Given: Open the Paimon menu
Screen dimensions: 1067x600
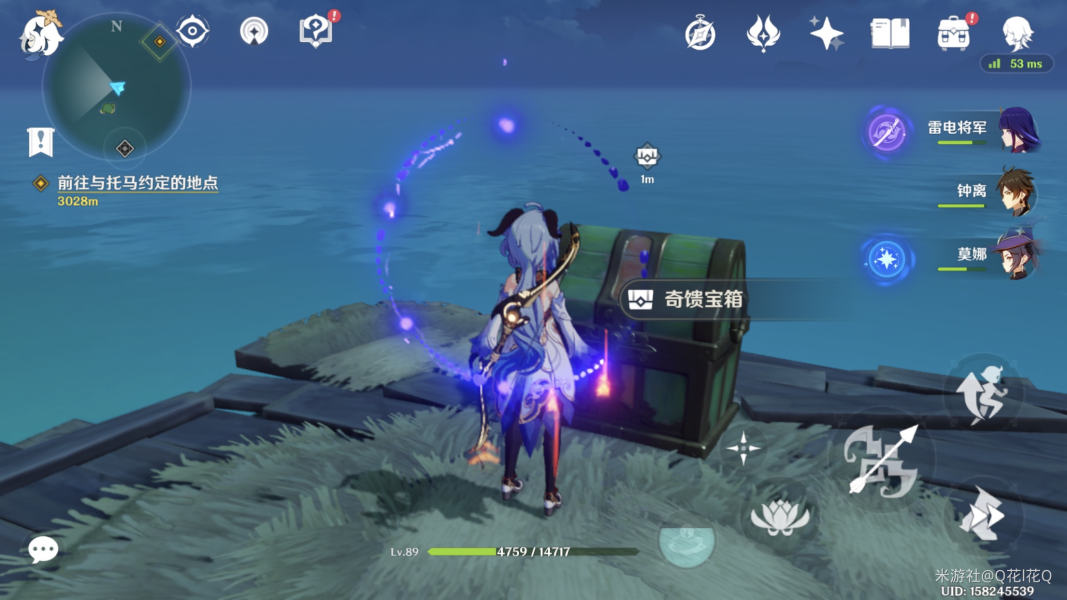Looking at the screenshot, I should (40, 33).
